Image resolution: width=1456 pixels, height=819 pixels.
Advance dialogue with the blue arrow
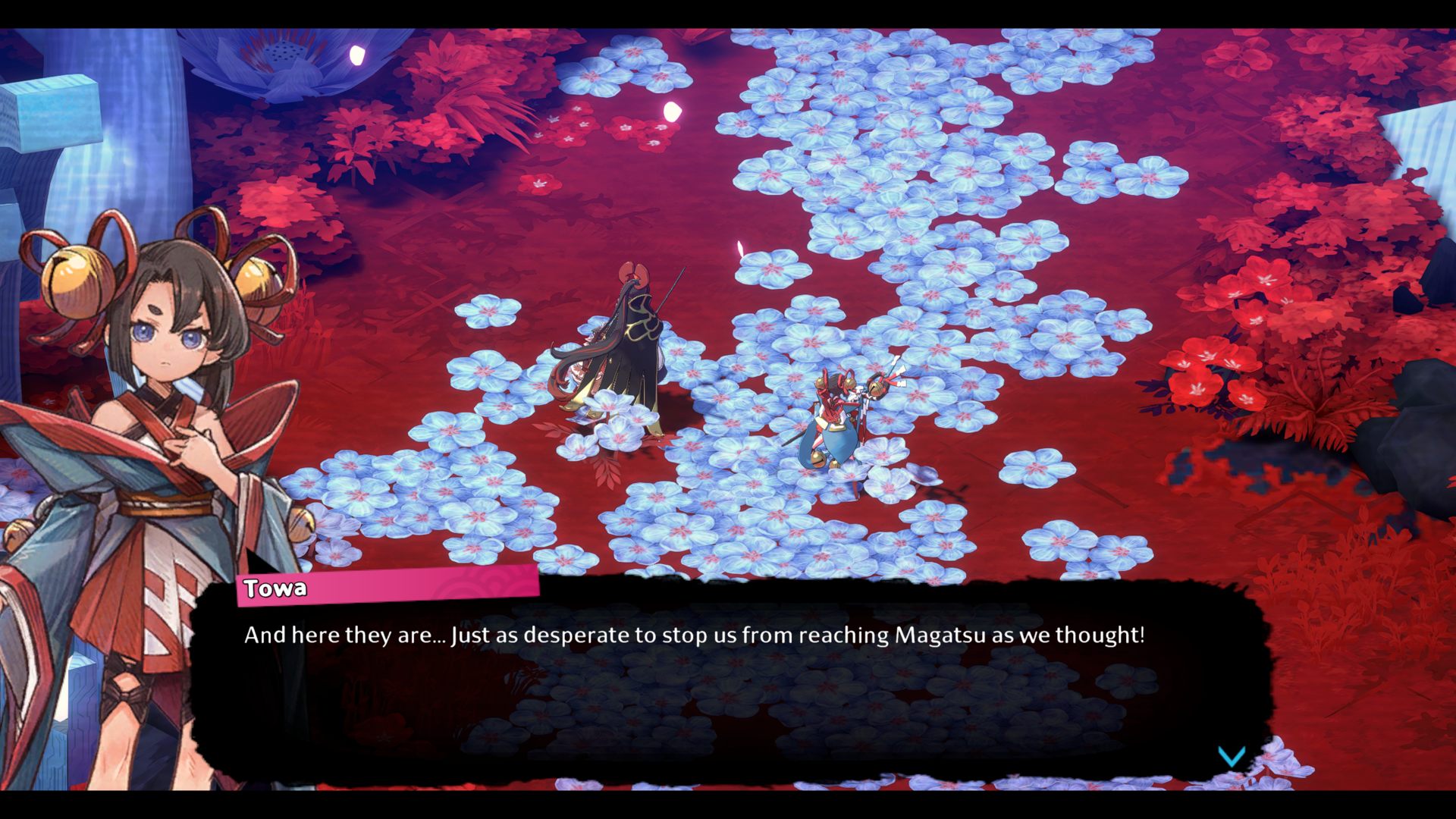tap(1231, 756)
